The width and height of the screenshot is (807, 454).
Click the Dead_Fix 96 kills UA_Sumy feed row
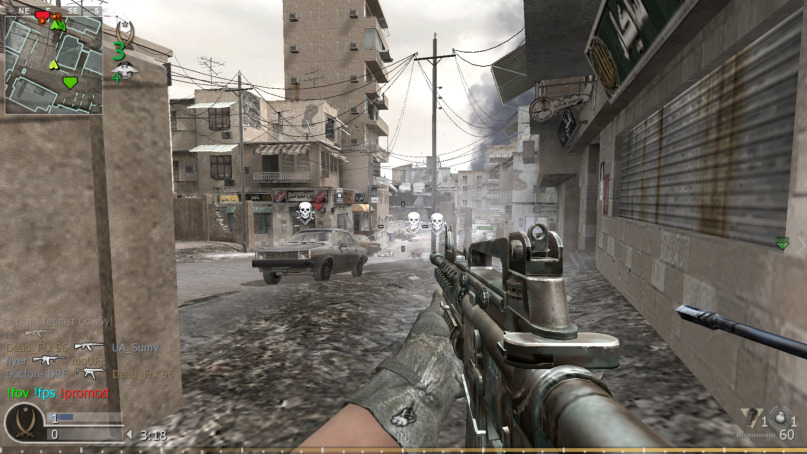[x=82, y=347]
